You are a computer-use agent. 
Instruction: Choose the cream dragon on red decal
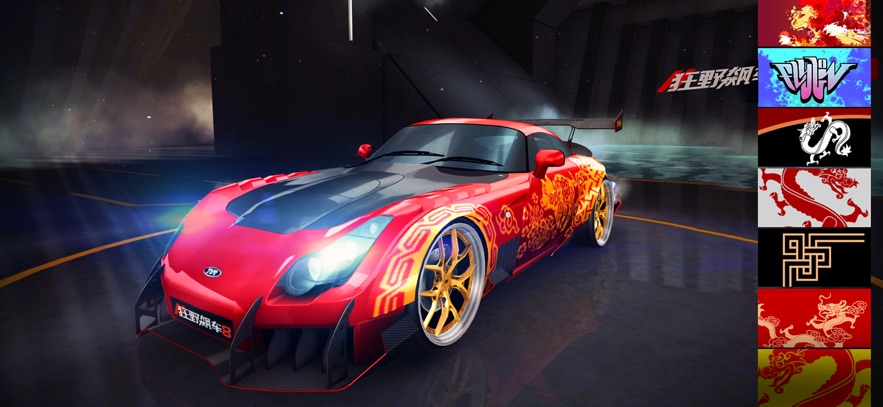(x=814, y=317)
